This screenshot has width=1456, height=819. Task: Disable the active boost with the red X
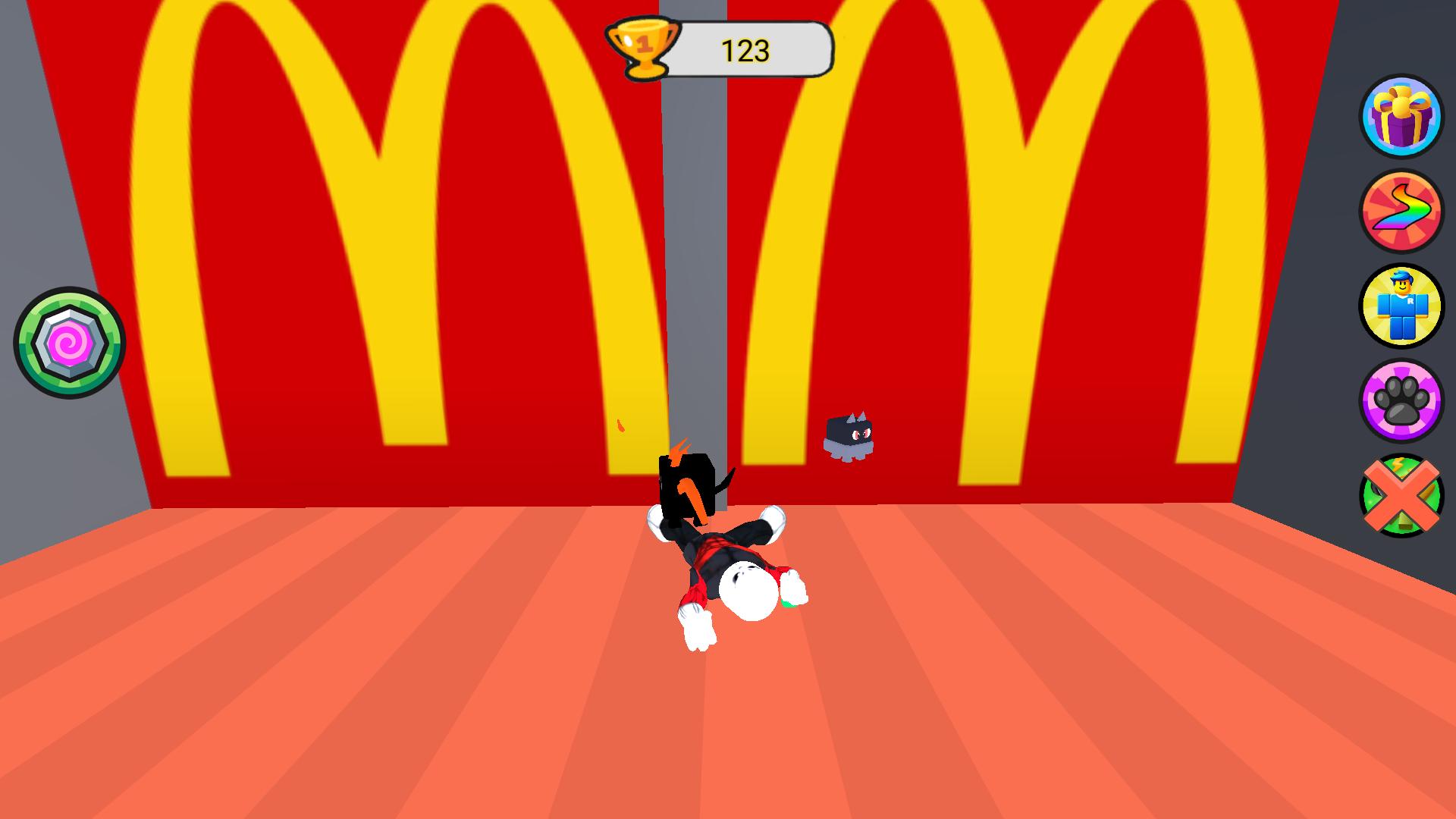[x=1402, y=494]
